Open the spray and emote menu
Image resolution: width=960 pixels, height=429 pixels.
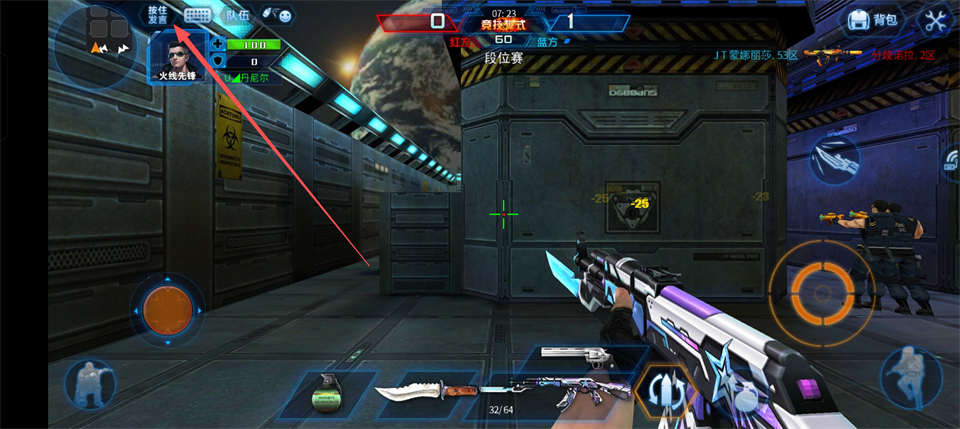(x=278, y=15)
